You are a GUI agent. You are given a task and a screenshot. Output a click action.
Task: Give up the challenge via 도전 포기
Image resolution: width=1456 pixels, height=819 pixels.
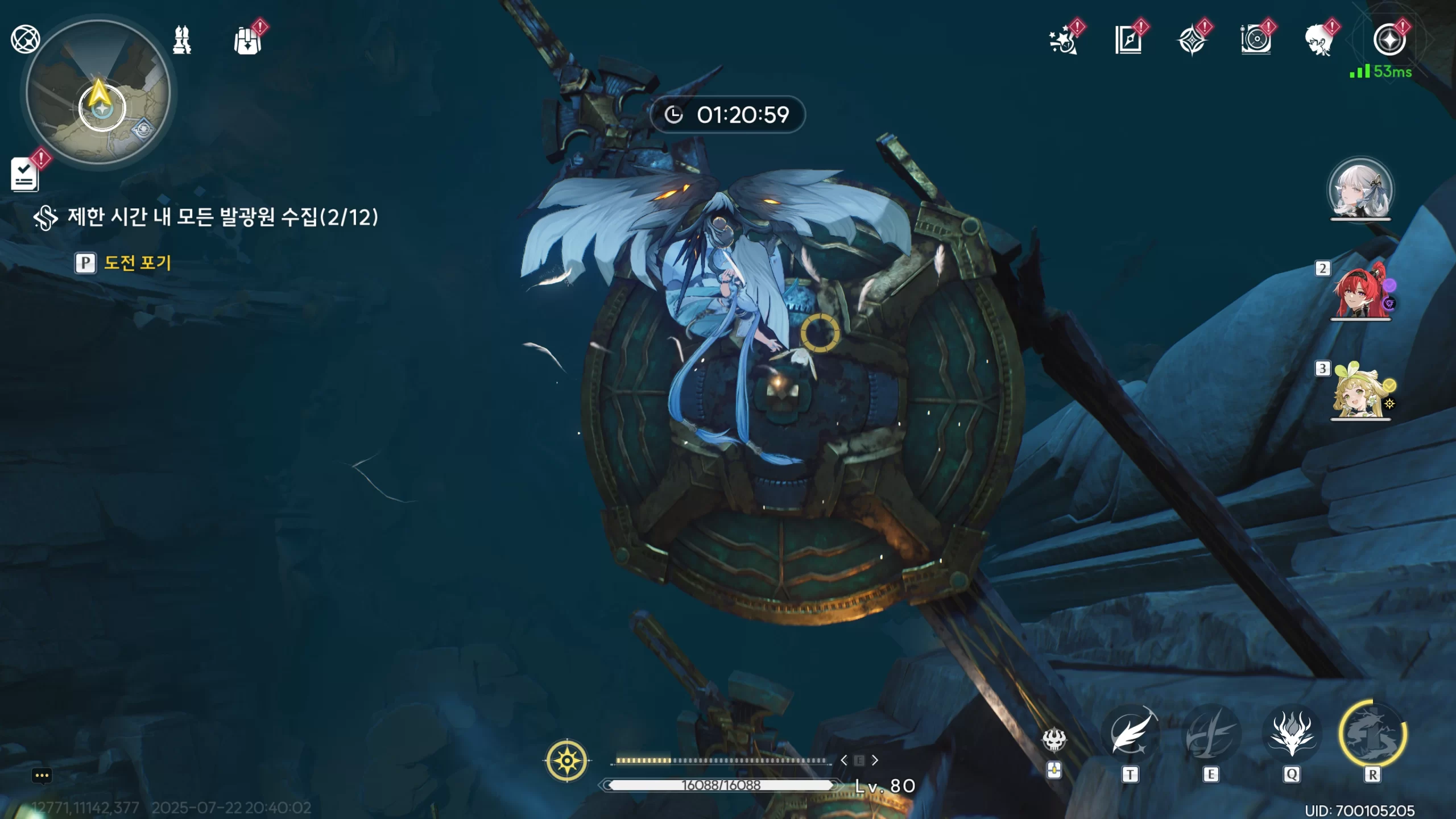click(136, 263)
